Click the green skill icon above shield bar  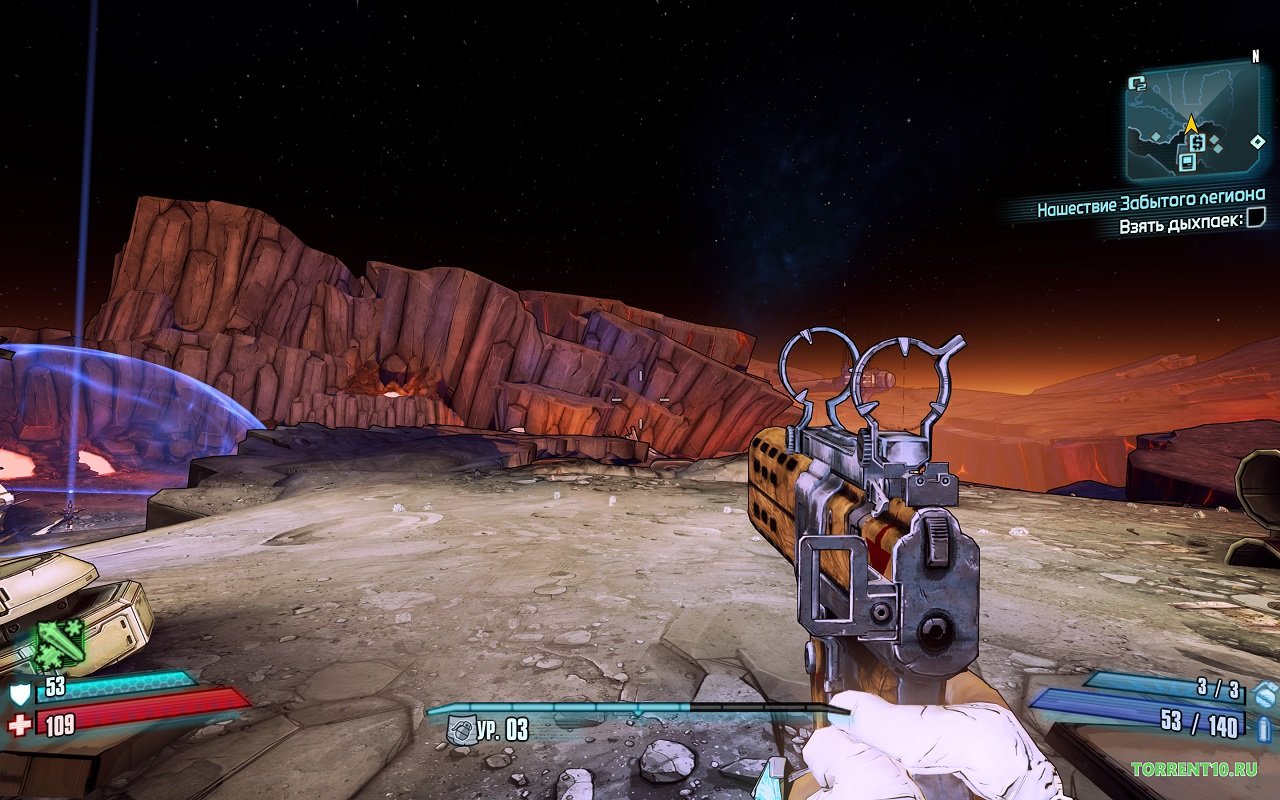[59, 644]
